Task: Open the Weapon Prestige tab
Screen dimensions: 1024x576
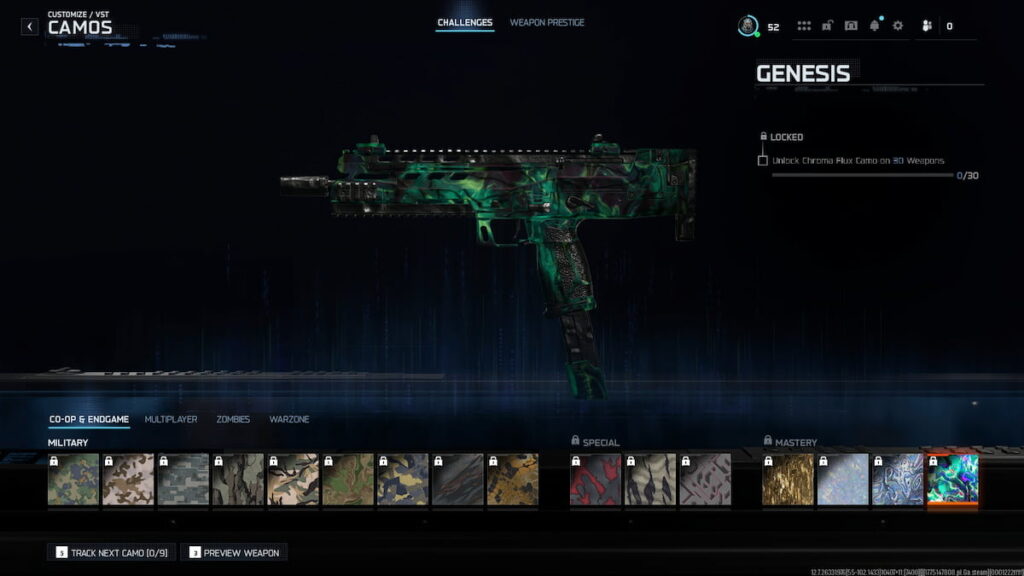Action: [547, 23]
